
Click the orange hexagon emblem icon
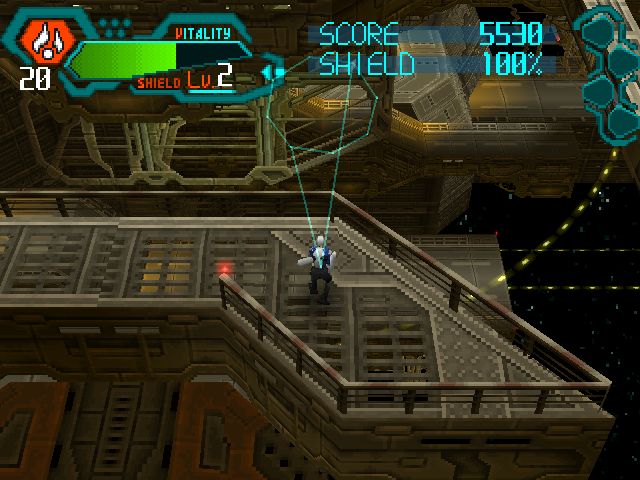click(x=43, y=38)
